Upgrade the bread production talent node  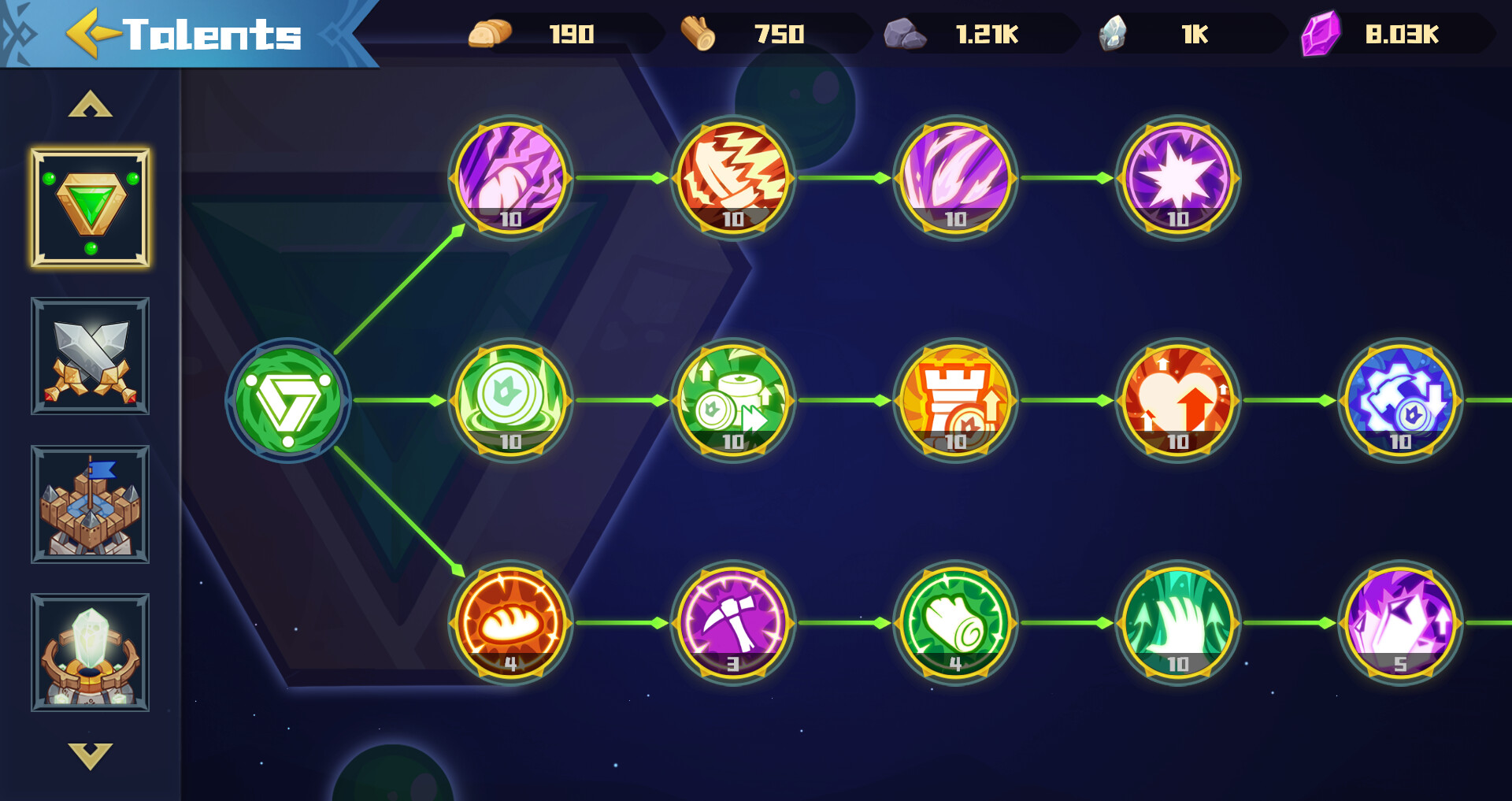point(513,622)
